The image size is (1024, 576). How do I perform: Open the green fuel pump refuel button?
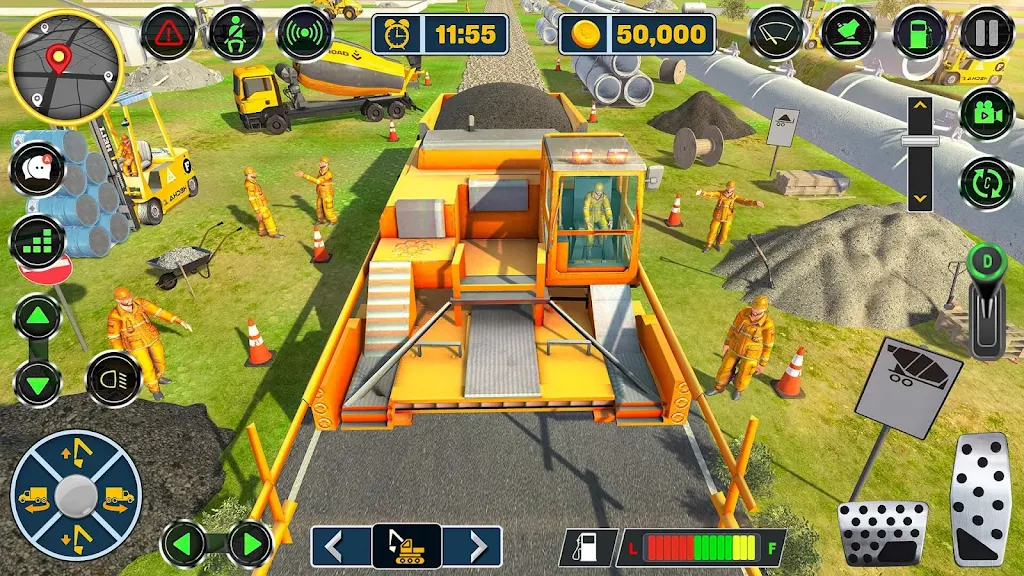point(919,33)
